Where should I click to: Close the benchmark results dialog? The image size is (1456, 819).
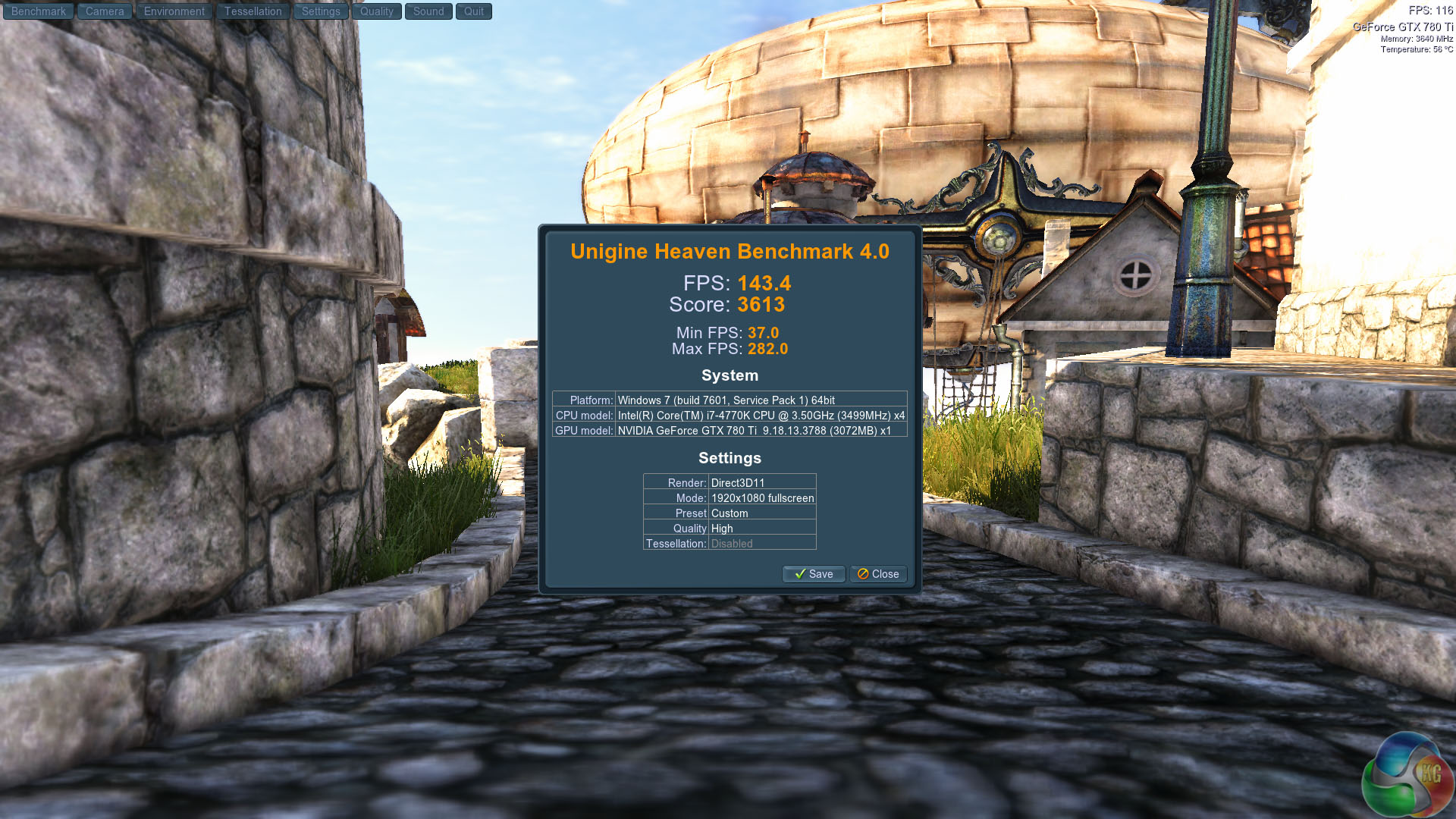pos(878,574)
